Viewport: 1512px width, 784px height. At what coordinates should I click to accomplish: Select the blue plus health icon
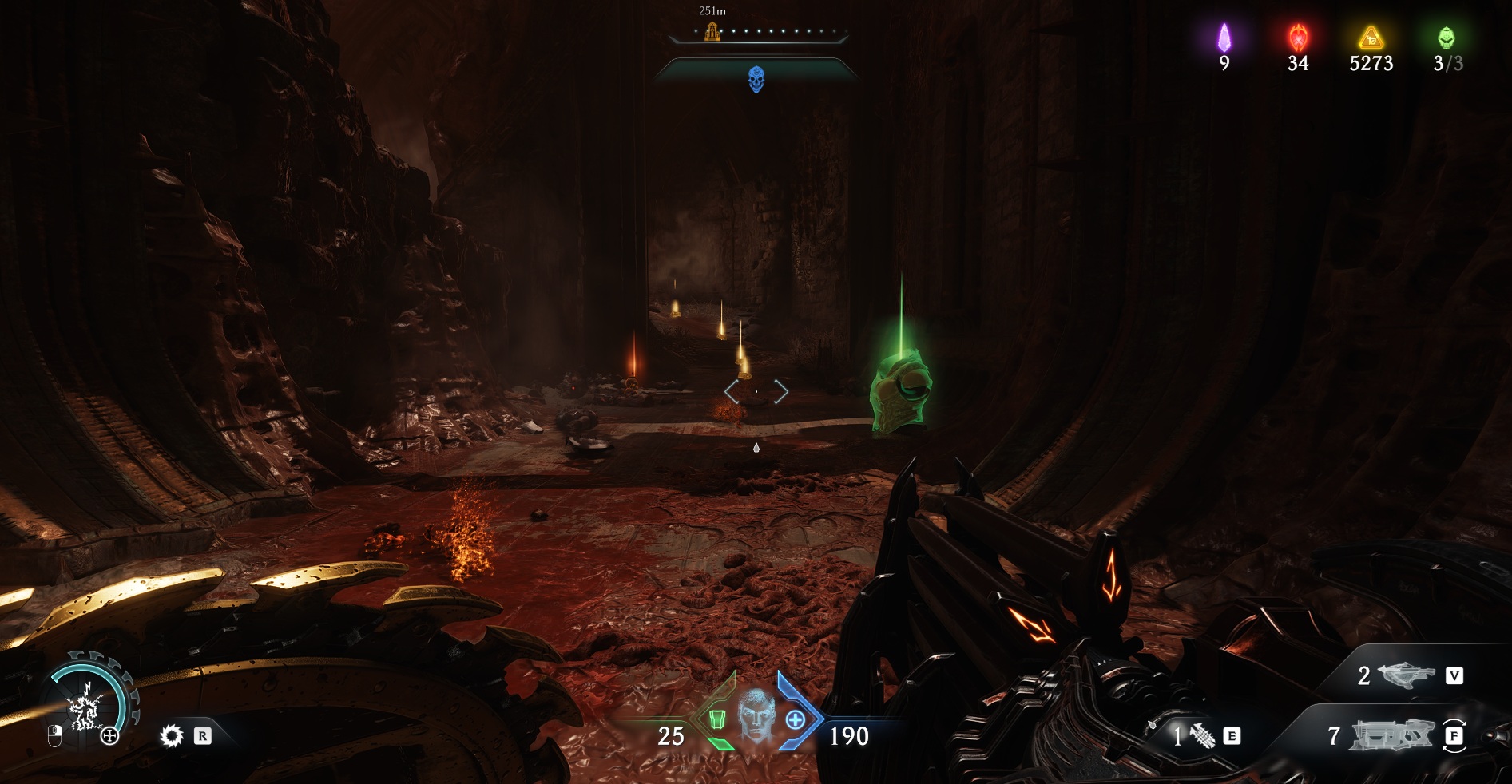tap(796, 720)
